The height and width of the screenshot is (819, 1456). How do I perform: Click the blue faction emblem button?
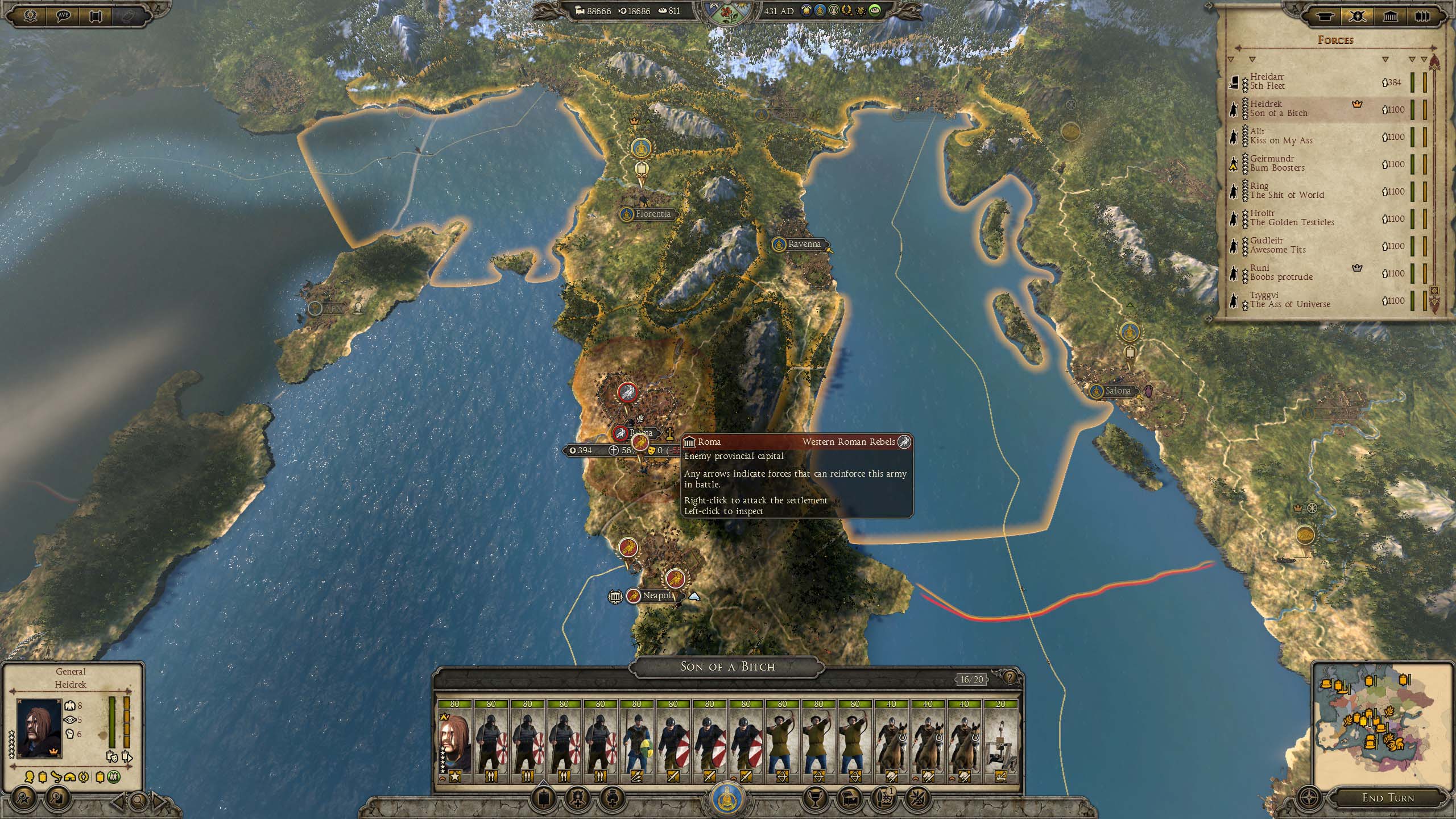point(728,799)
